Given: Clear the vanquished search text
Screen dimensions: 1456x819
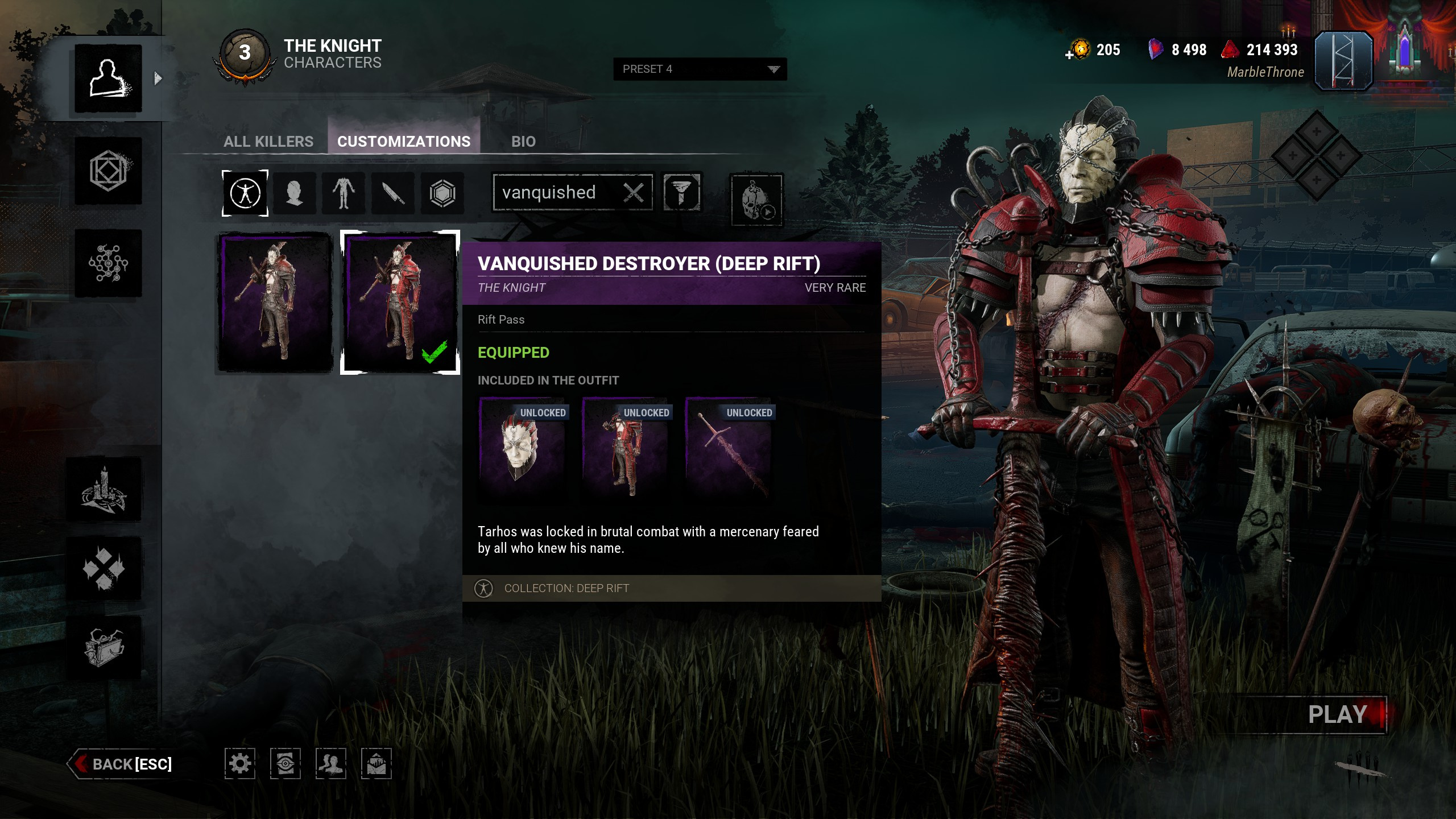Looking at the screenshot, I should tap(634, 193).
